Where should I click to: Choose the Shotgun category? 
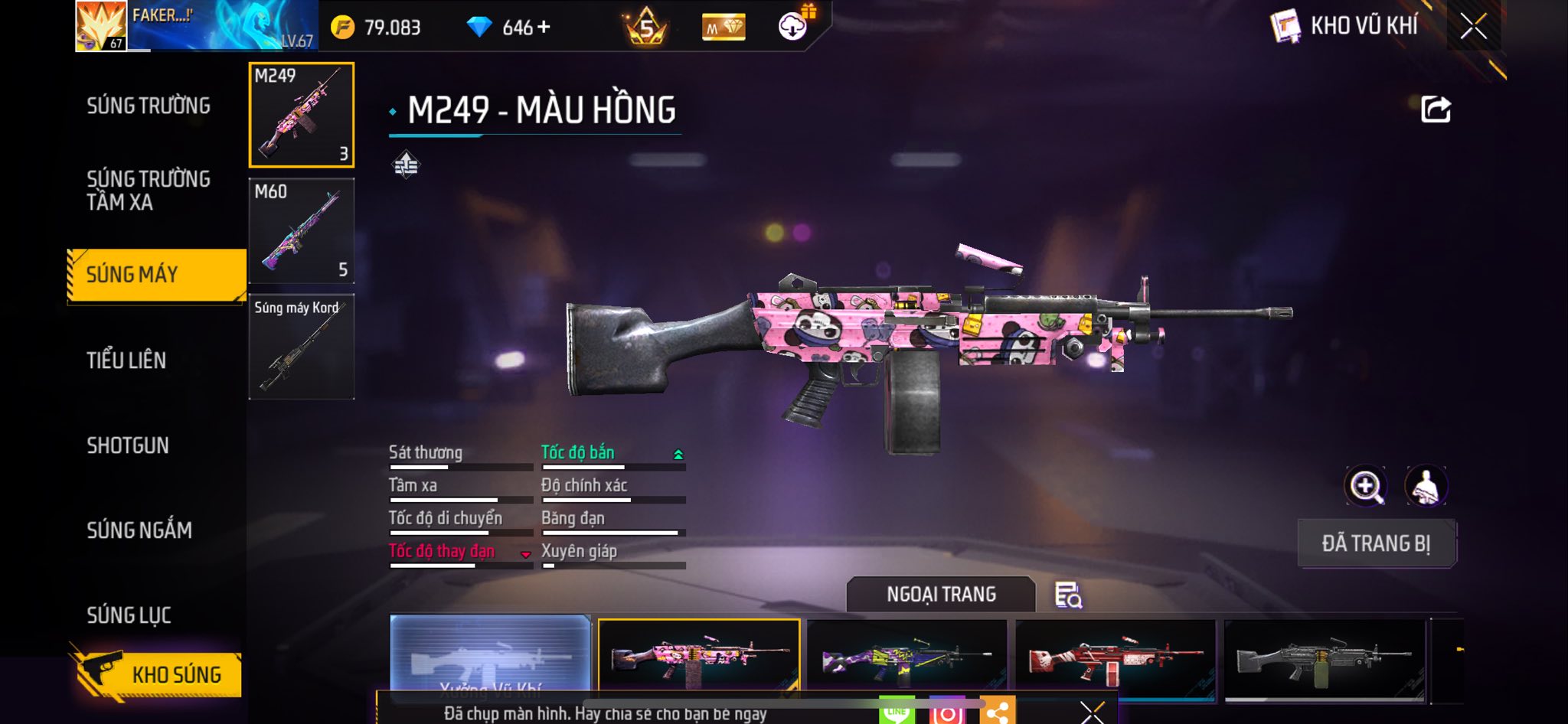128,445
